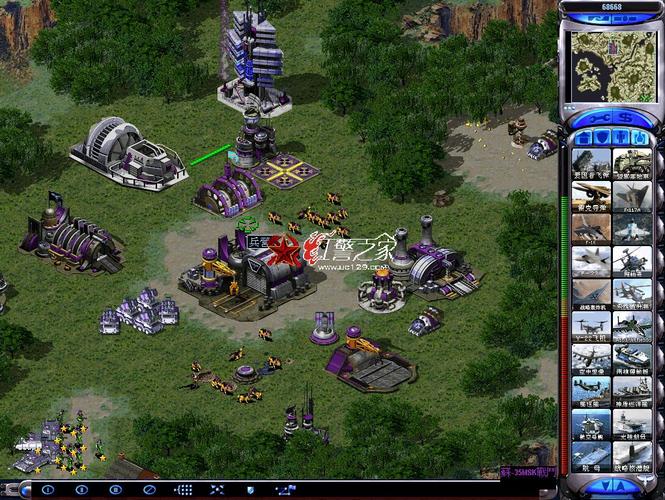This screenshot has height=500, width=665.
Task: Click the type-select dotted grid button
Action: tap(184, 490)
